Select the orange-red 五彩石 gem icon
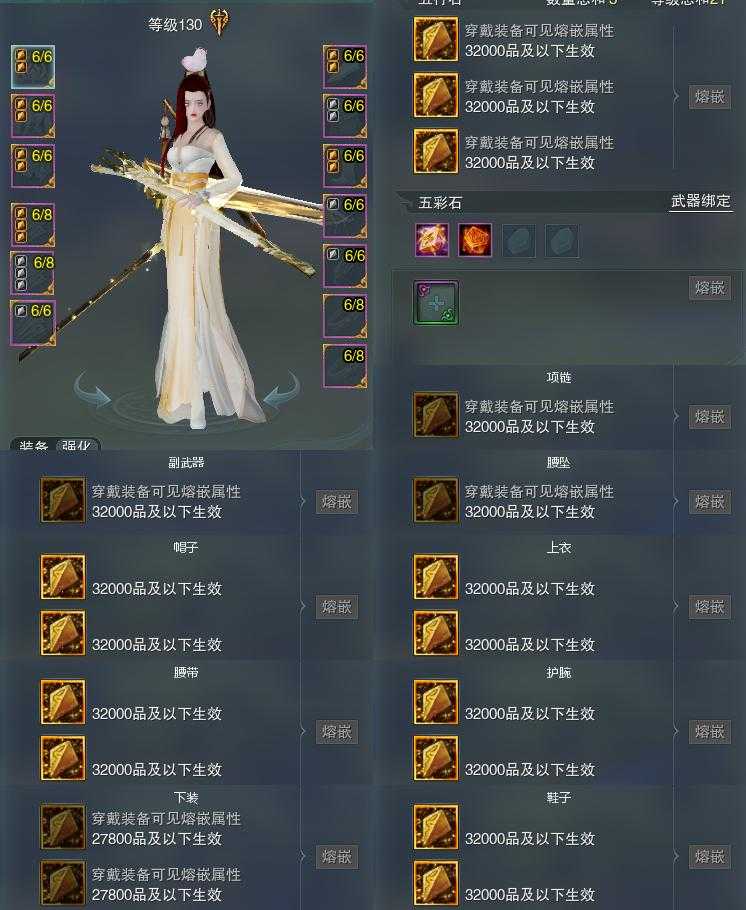Viewport: 746px width, 910px height. point(475,240)
